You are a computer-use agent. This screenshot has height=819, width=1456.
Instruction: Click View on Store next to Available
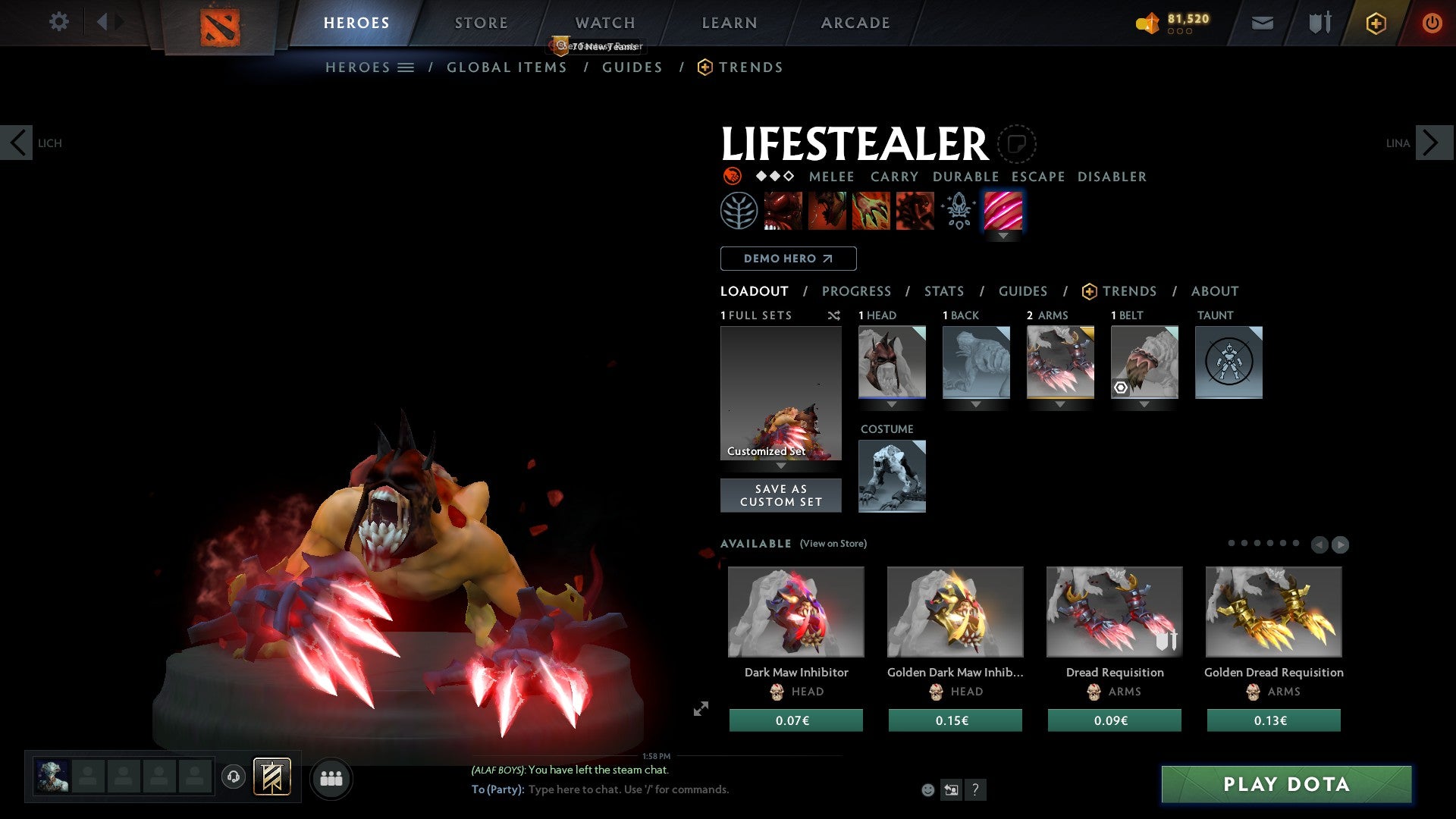click(833, 544)
